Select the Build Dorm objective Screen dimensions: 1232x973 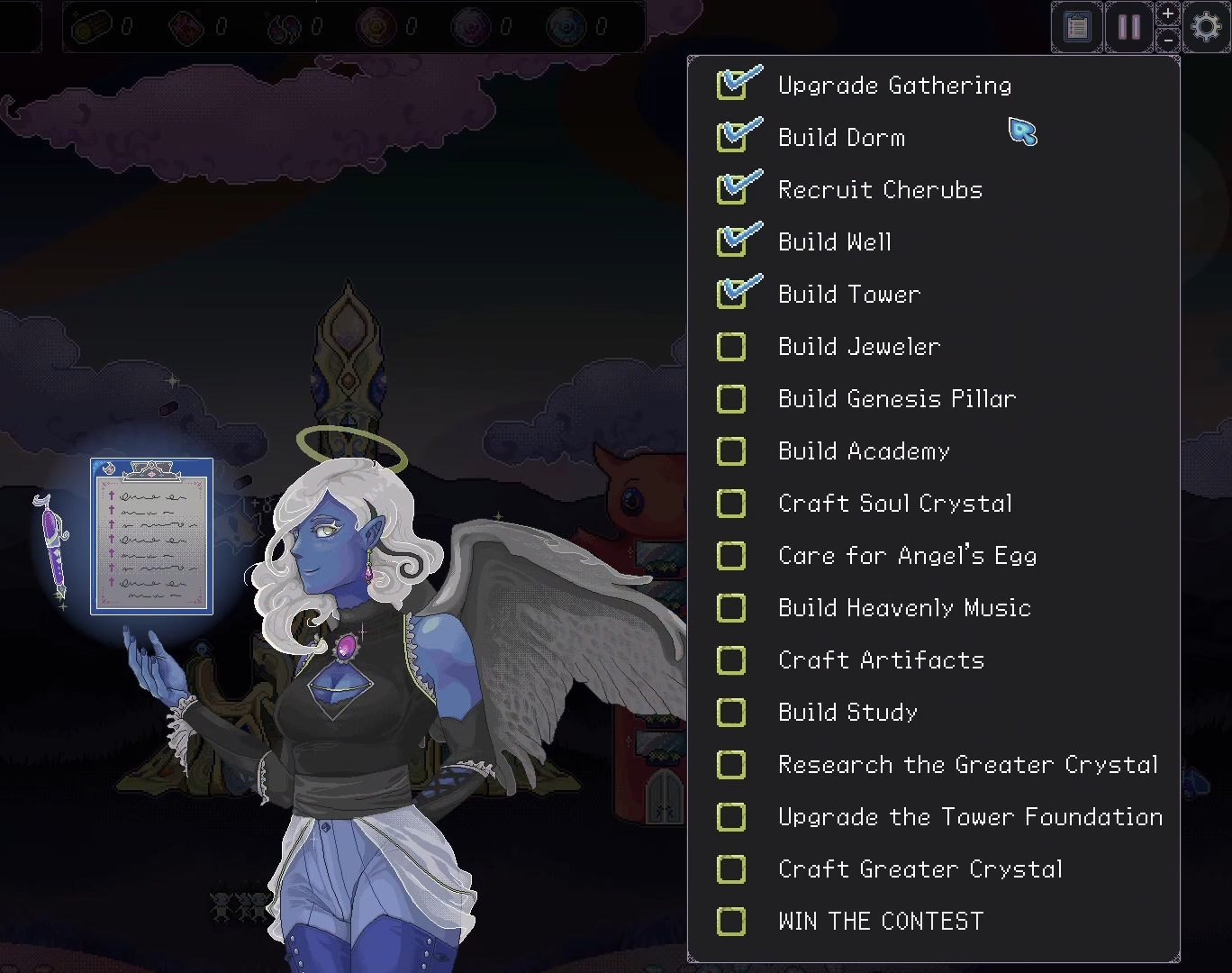tap(841, 138)
